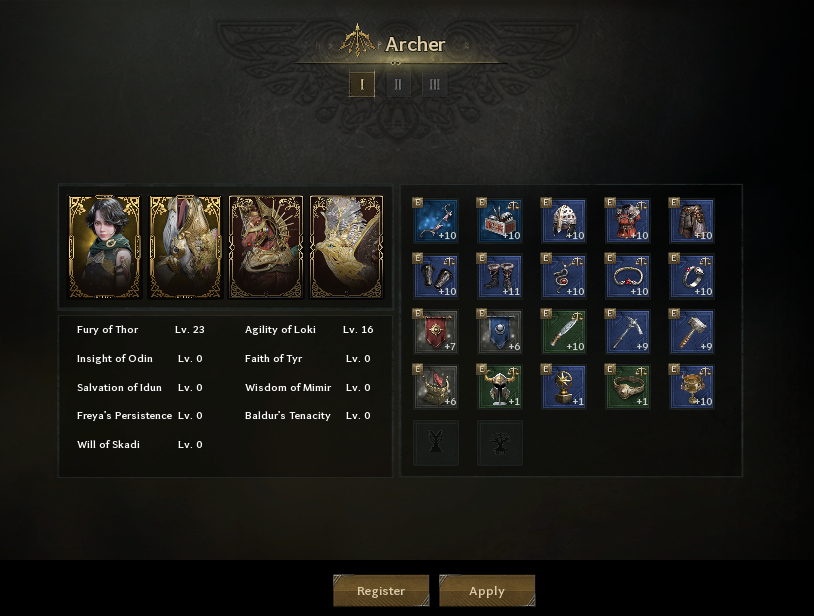This screenshot has height=616, width=814.
Task: Select the pickaxe tool slot
Action: coord(628,332)
